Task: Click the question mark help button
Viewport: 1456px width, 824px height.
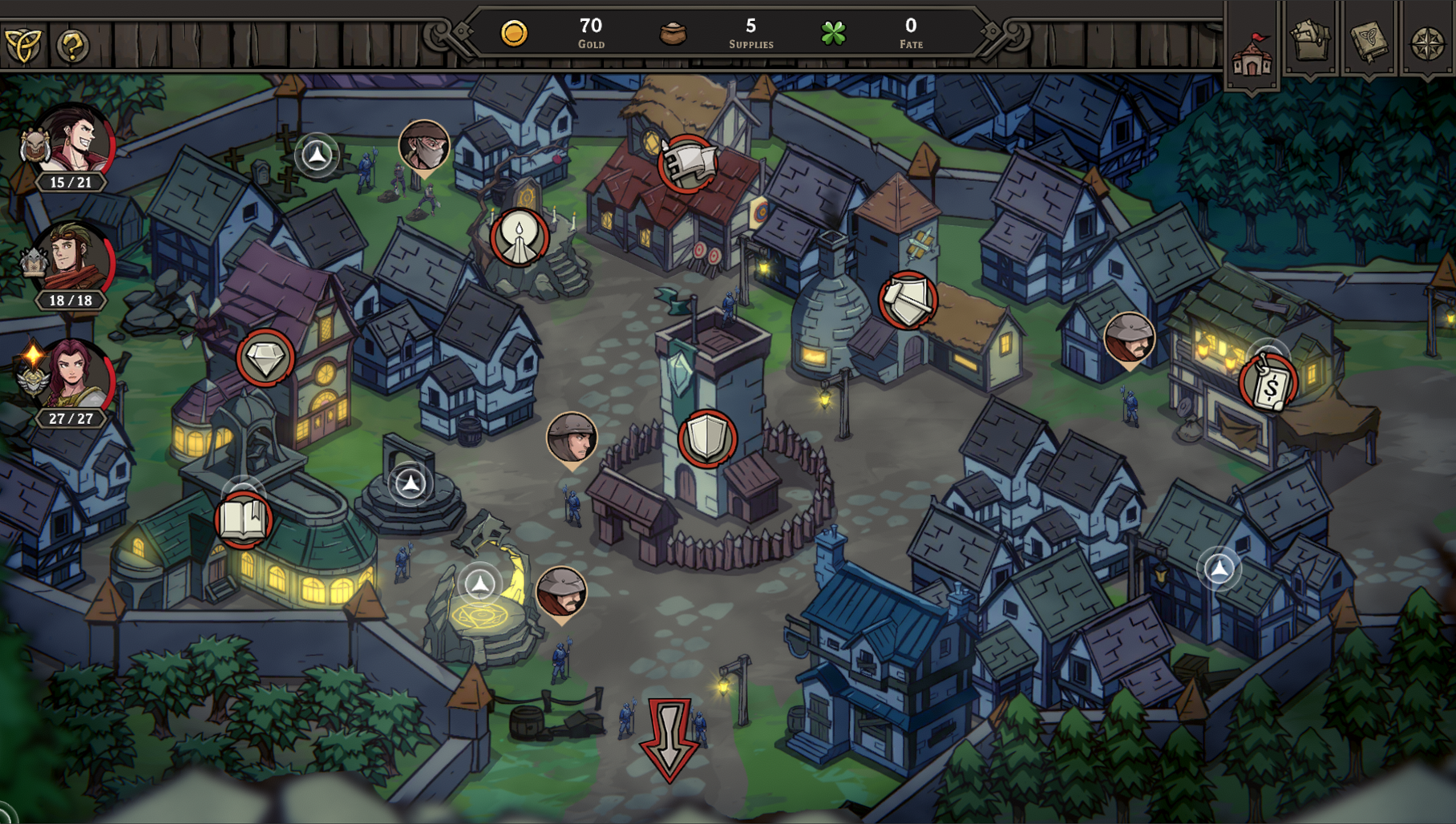Action: (x=72, y=46)
